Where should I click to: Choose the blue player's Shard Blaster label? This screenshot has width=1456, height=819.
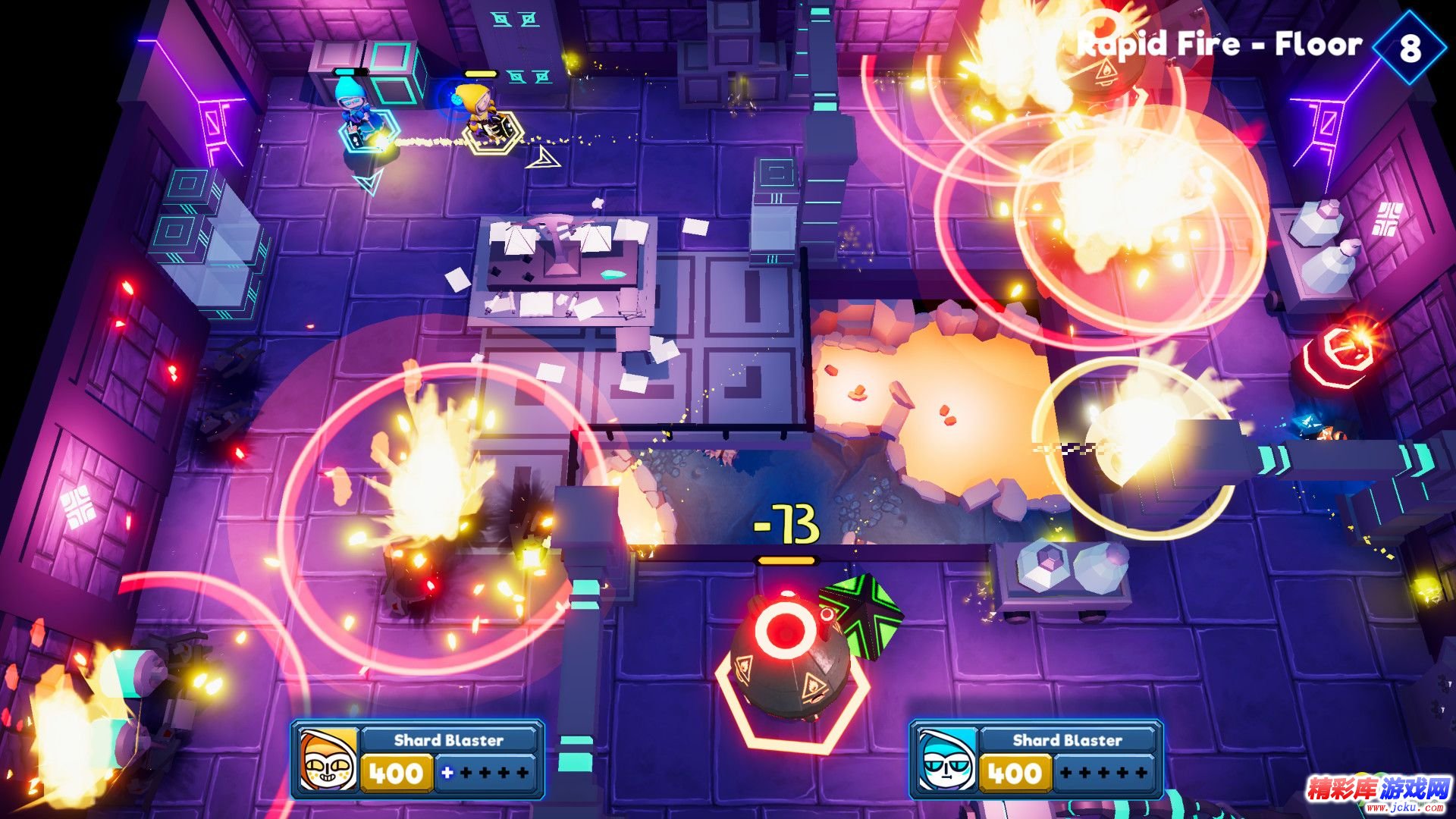click(x=1067, y=740)
